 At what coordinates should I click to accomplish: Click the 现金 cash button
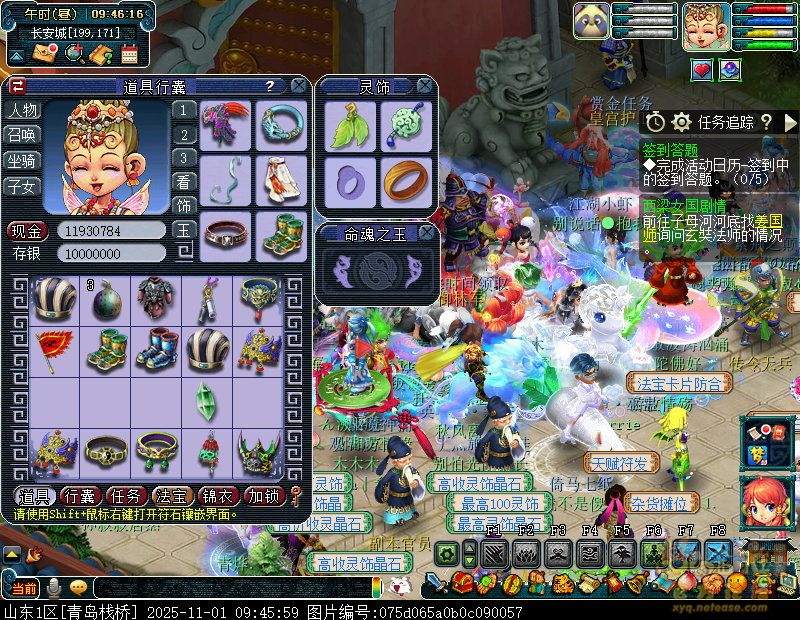(27, 231)
